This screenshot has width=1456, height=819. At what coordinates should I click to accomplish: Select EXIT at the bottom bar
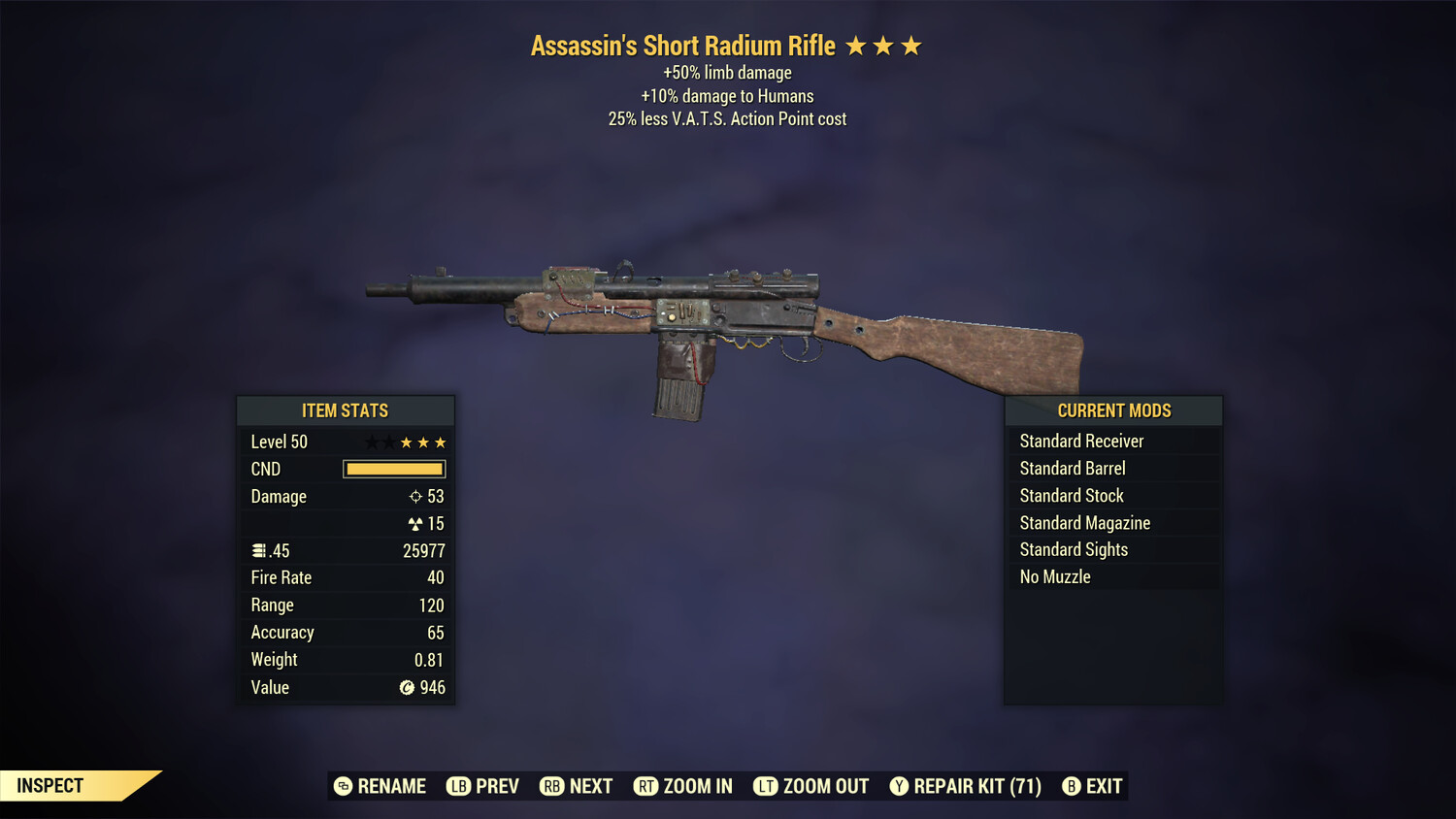[1105, 786]
